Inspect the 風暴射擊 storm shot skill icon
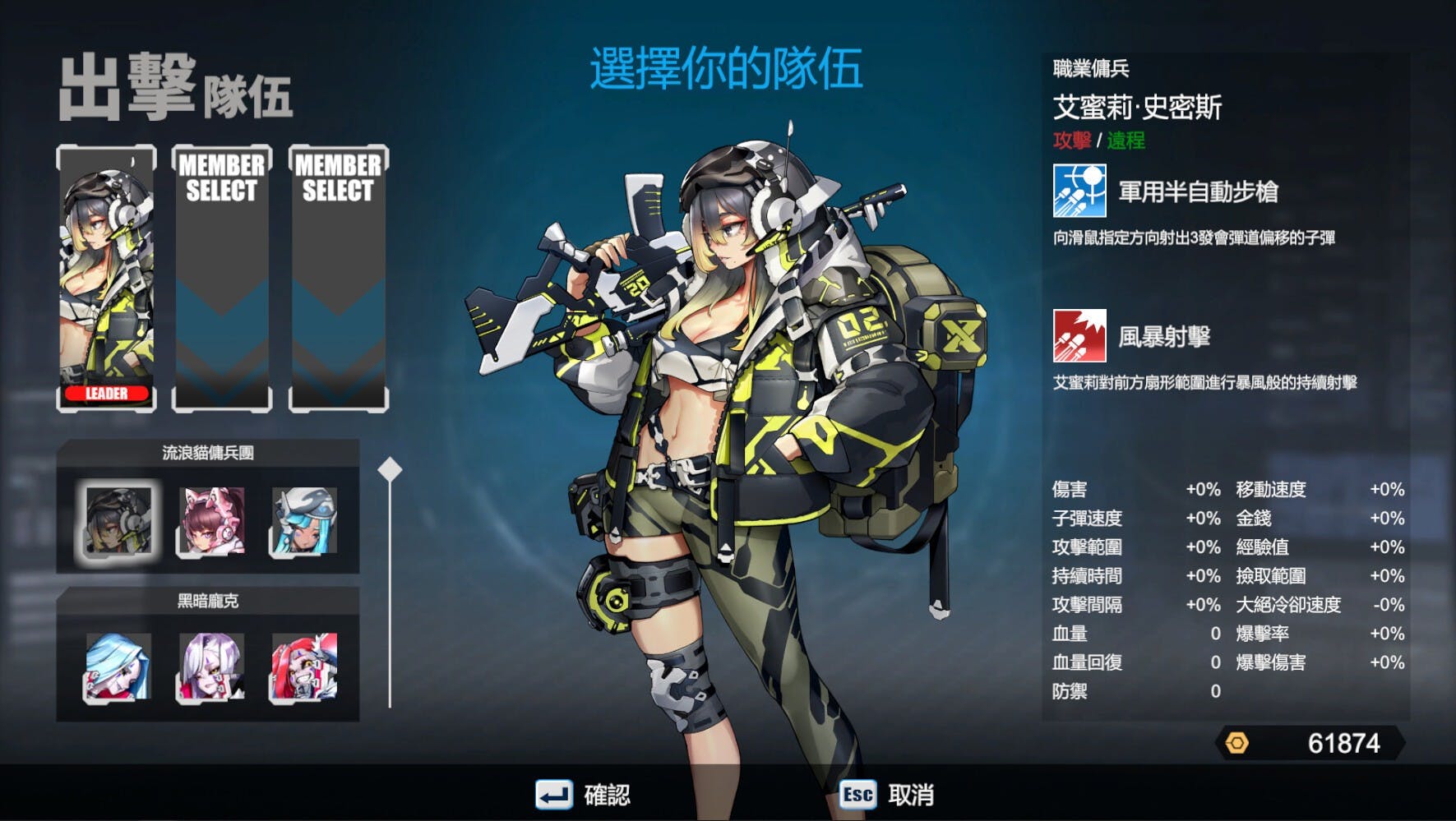This screenshot has width=1456, height=821. [1079, 335]
